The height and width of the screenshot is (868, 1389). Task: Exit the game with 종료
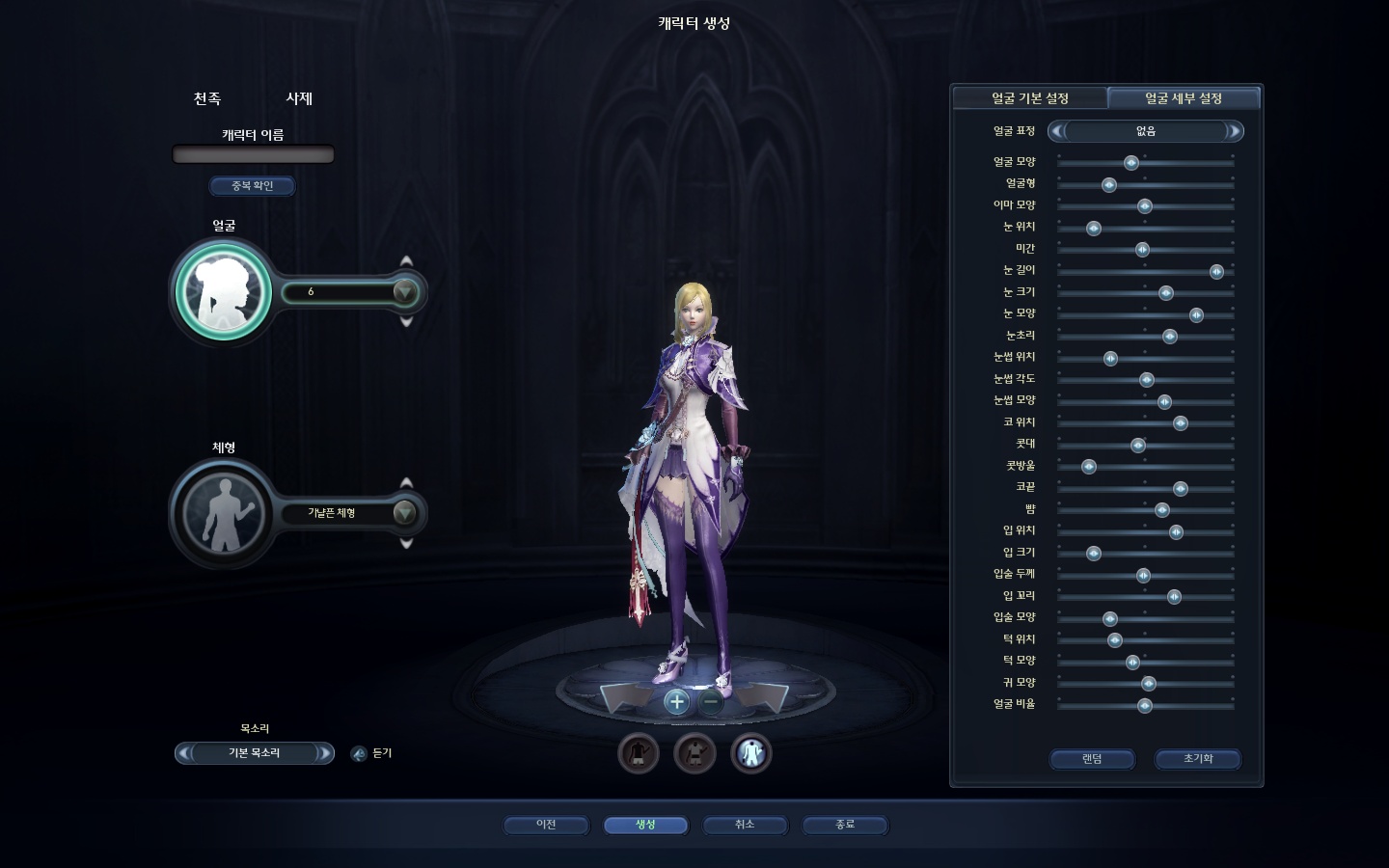845,825
